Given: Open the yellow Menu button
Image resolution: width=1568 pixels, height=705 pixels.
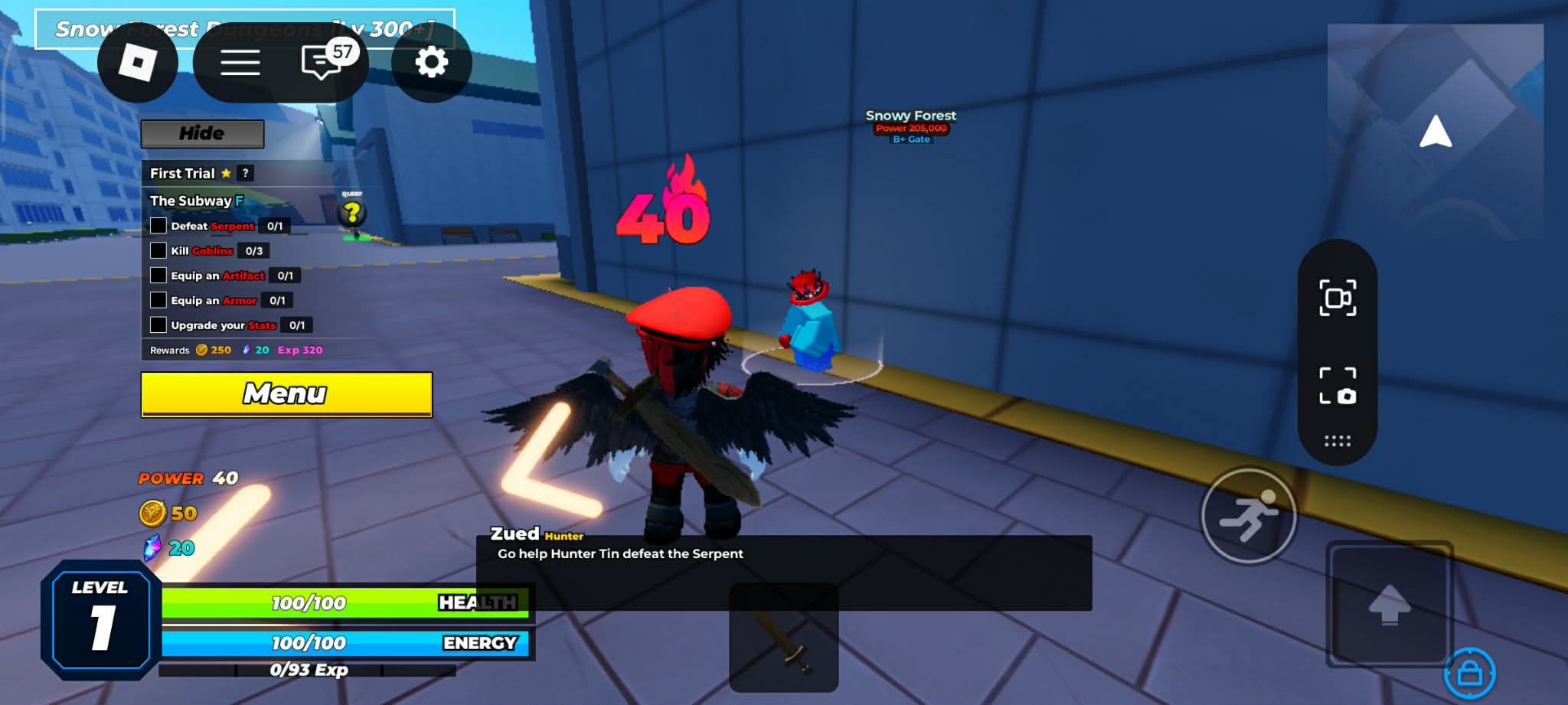Looking at the screenshot, I should coord(286,394).
